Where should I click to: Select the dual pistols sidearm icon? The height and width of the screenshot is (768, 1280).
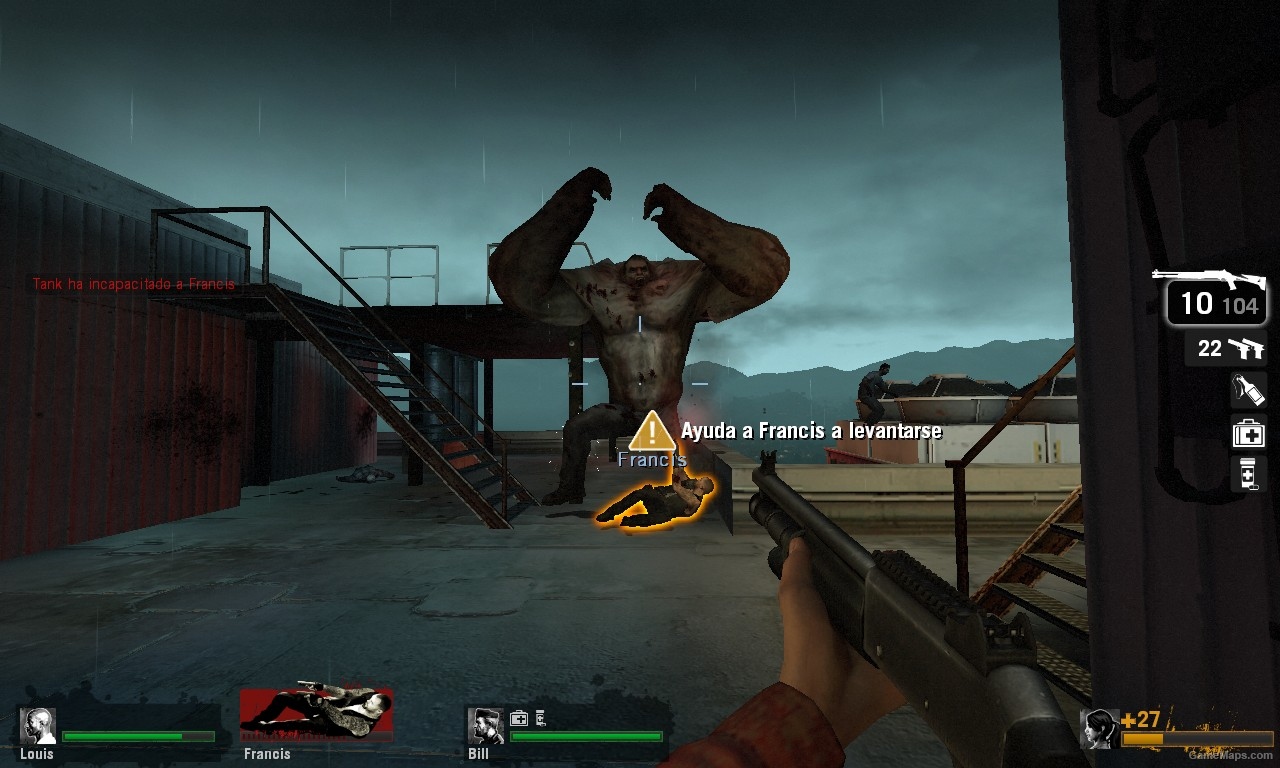pyautogui.click(x=1248, y=348)
